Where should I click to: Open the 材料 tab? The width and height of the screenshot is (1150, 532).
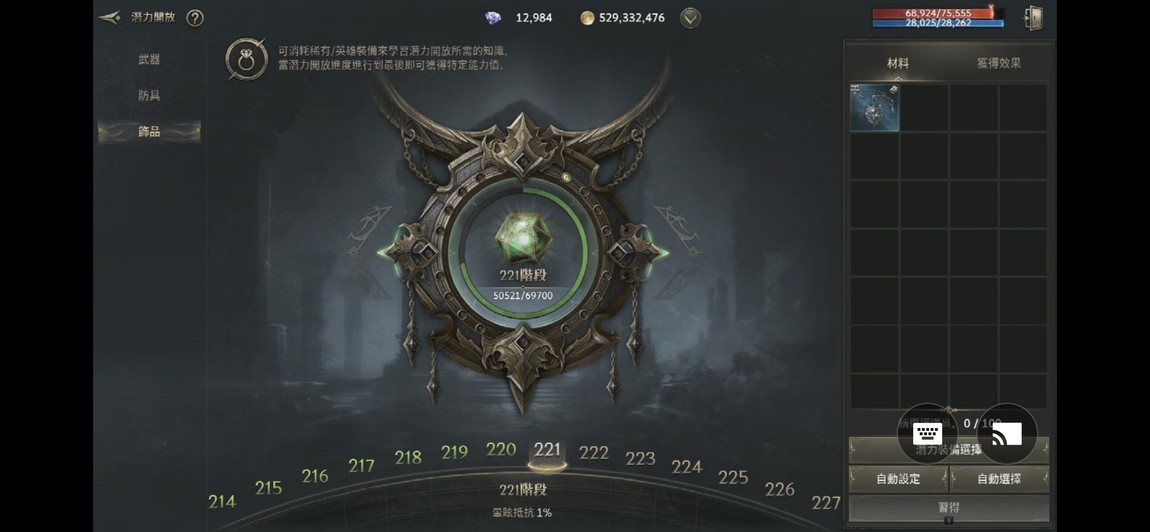pos(898,63)
